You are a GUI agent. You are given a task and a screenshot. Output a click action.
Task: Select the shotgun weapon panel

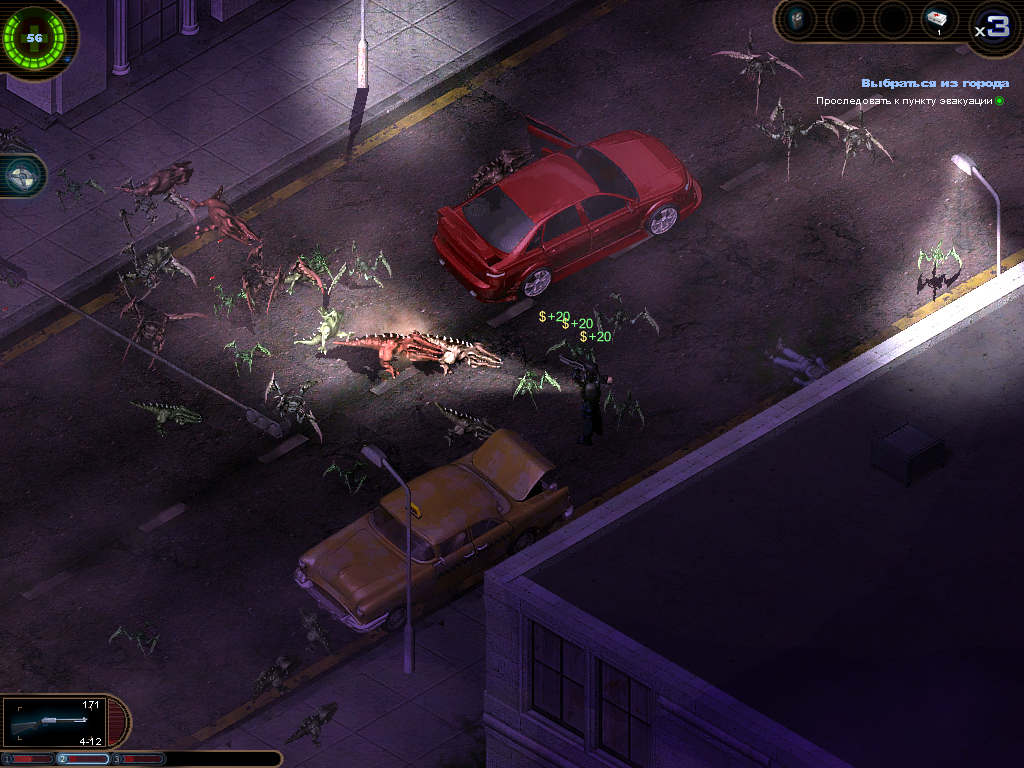(x=60, y=722)
